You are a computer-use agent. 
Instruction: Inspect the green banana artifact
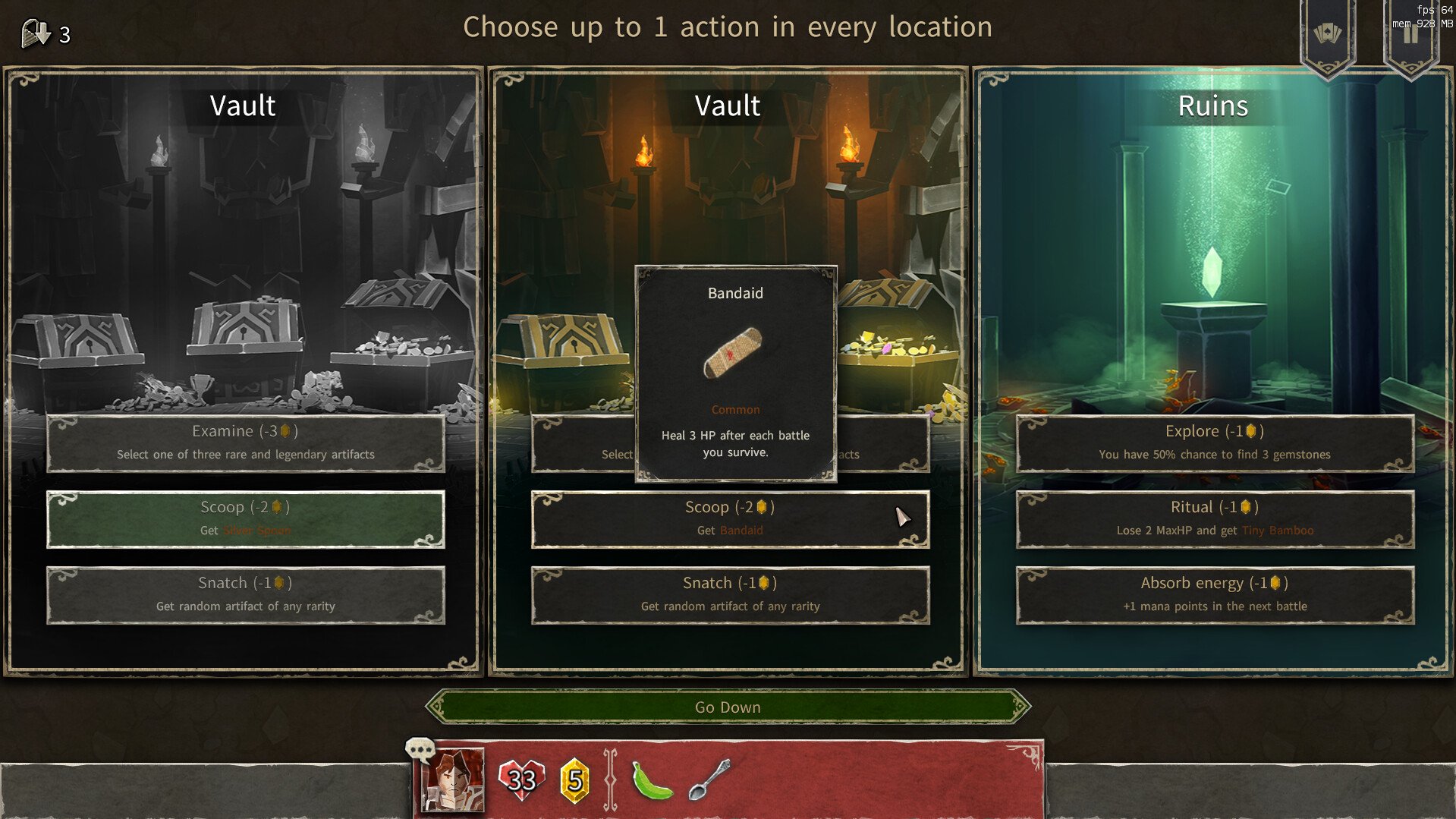(652, 780)
